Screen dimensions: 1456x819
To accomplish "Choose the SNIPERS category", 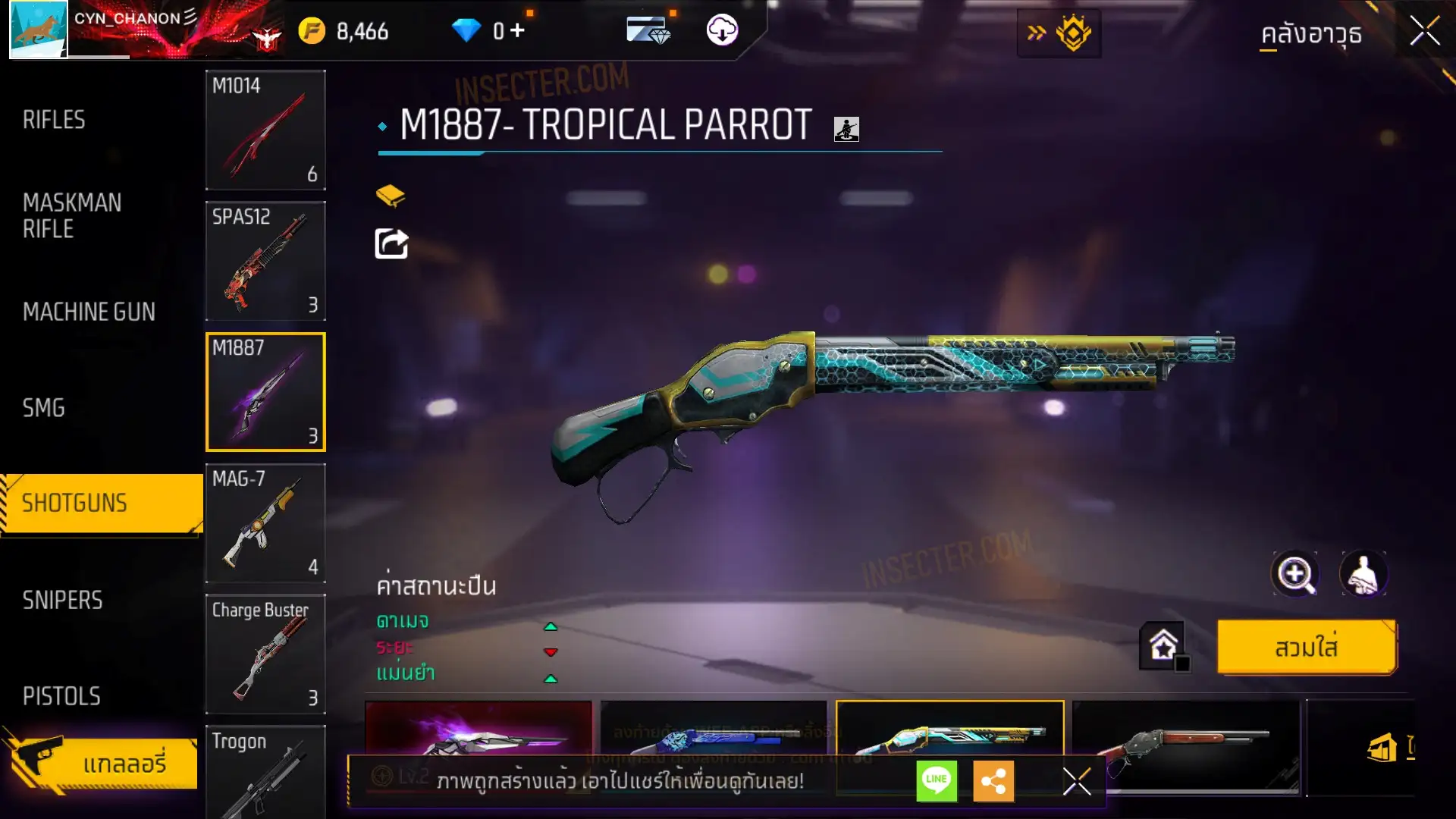I will point(62,601).
